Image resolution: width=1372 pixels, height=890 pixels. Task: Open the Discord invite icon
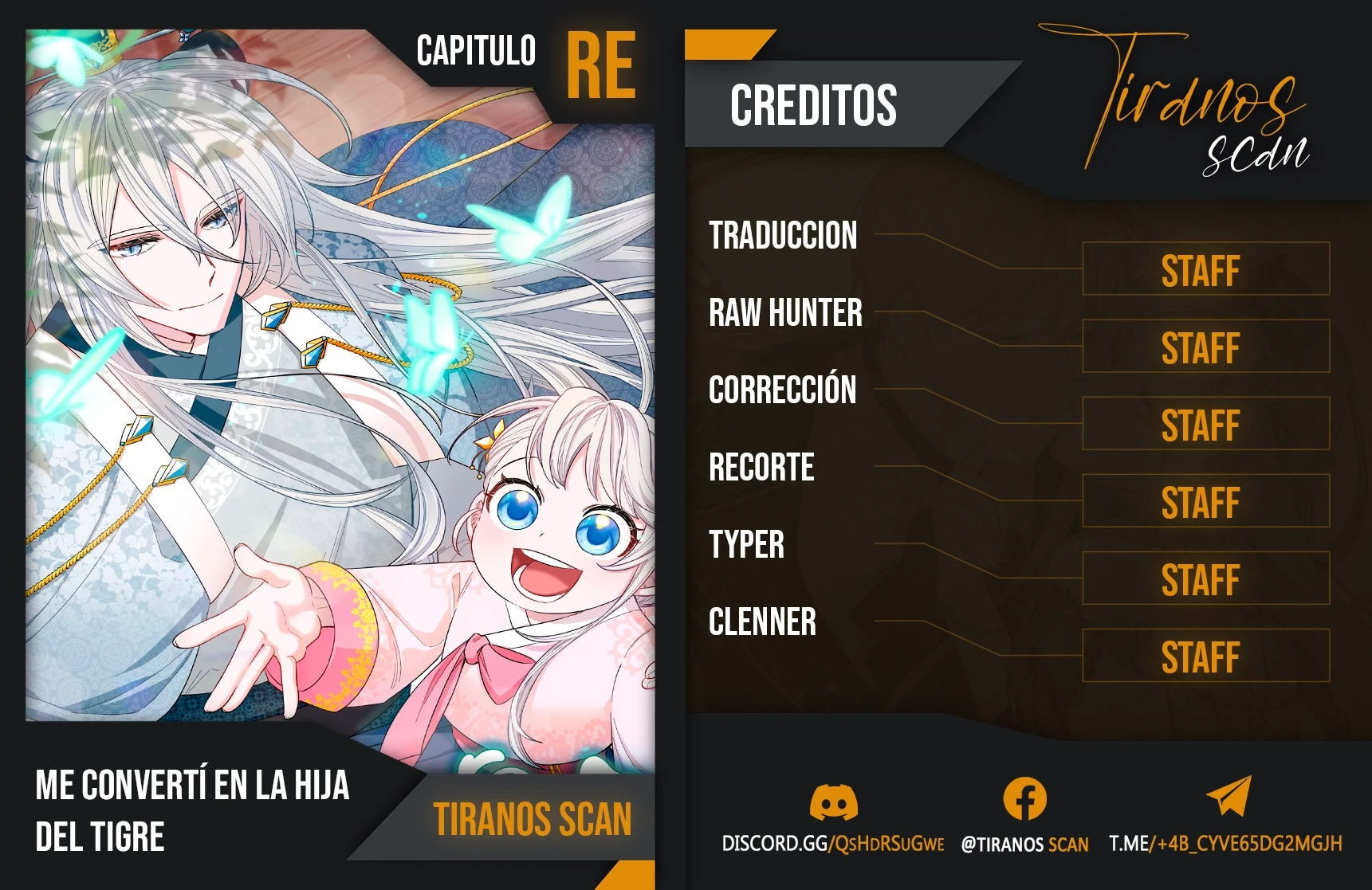coord(833,802)
